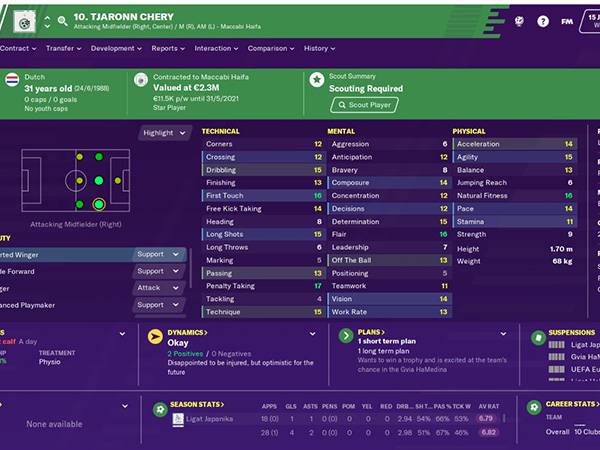600x450 pixels.
Task: Change the Advanced Playmaker duty dropdown
Action: [x=160, y=305]
